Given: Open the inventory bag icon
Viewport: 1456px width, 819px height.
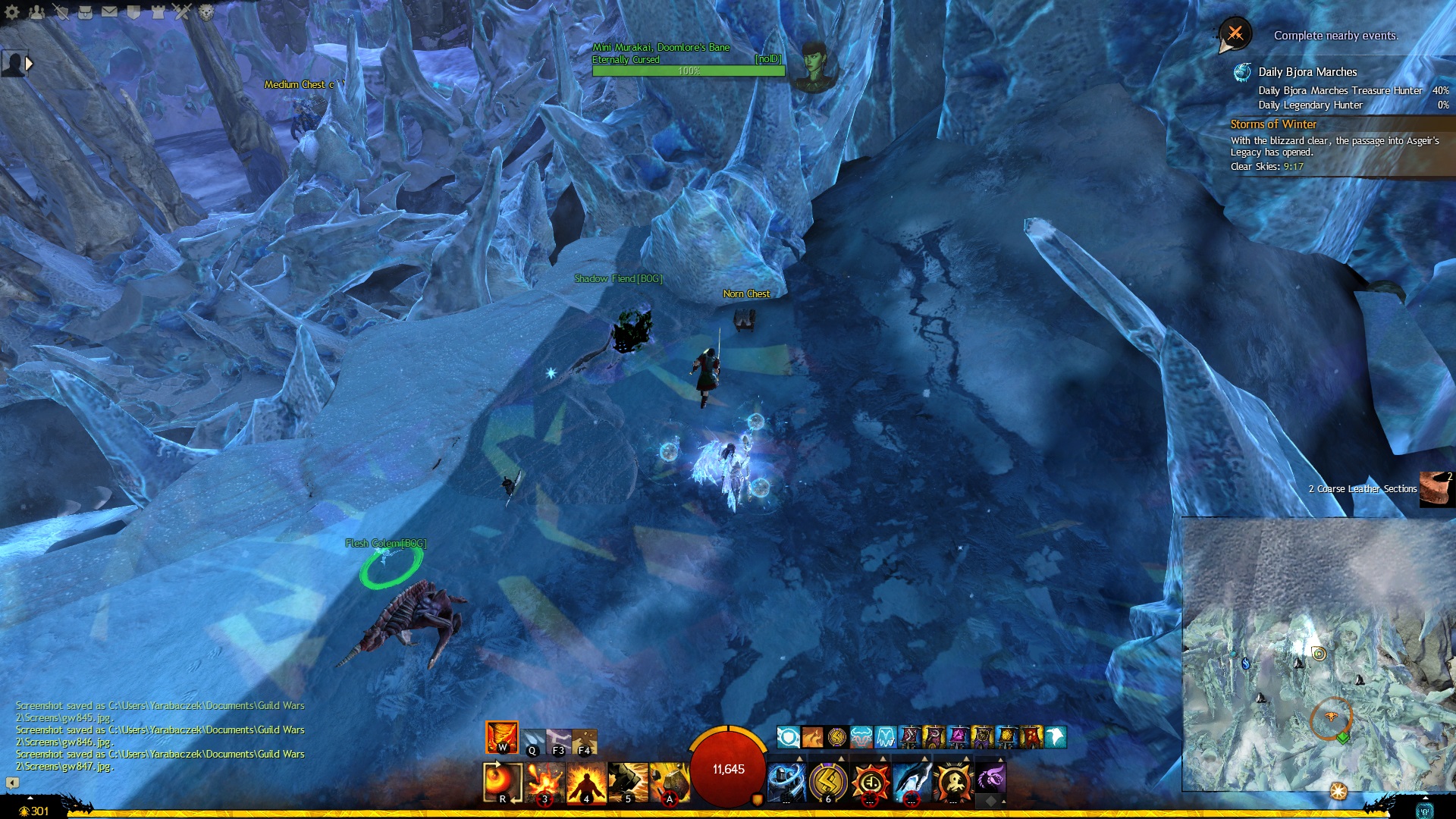Looking at the screenshot, I should [x=85, y=11].
